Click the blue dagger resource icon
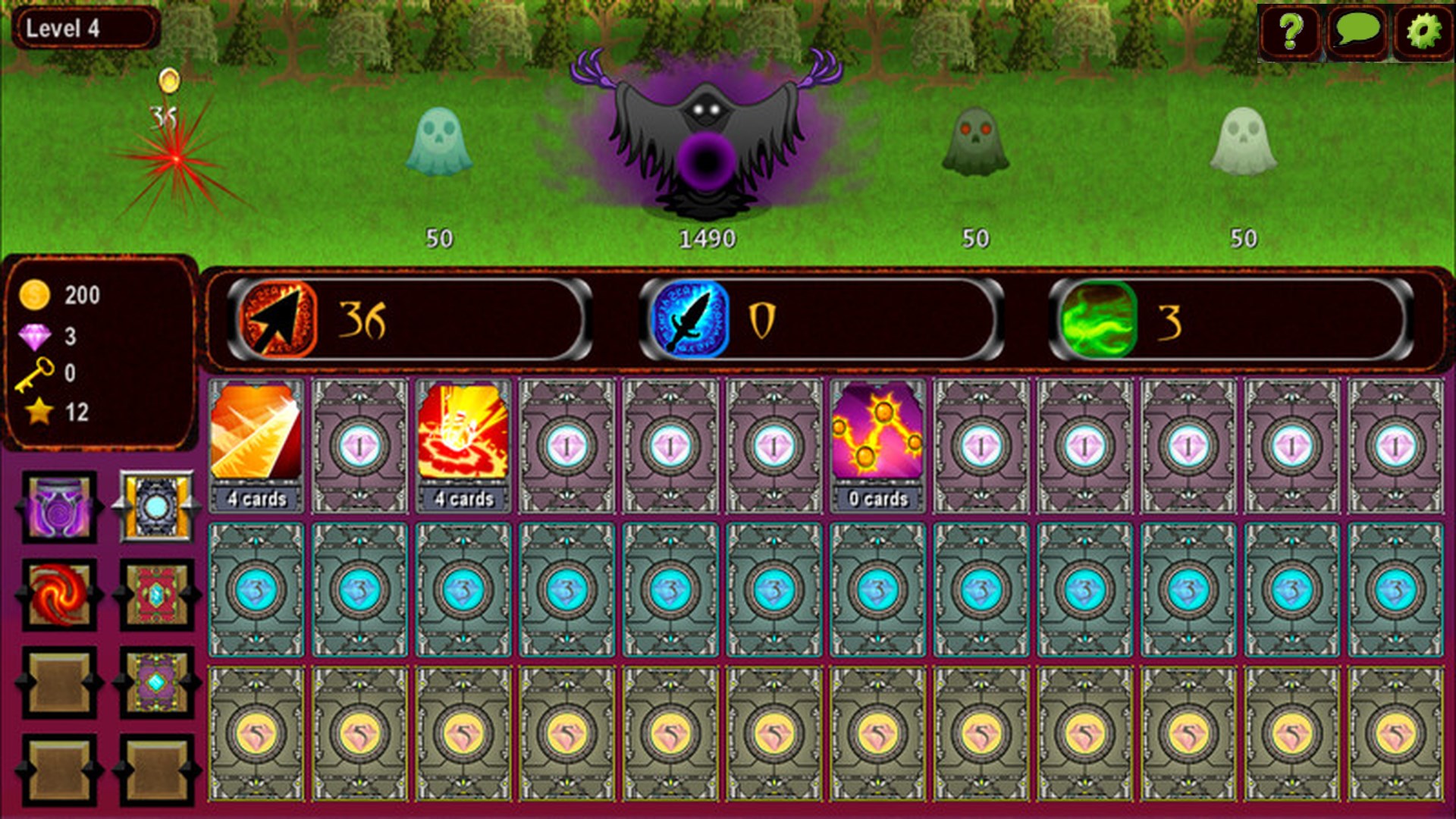This screenshot has height=819, width=1456. click(x=692, y=321)
